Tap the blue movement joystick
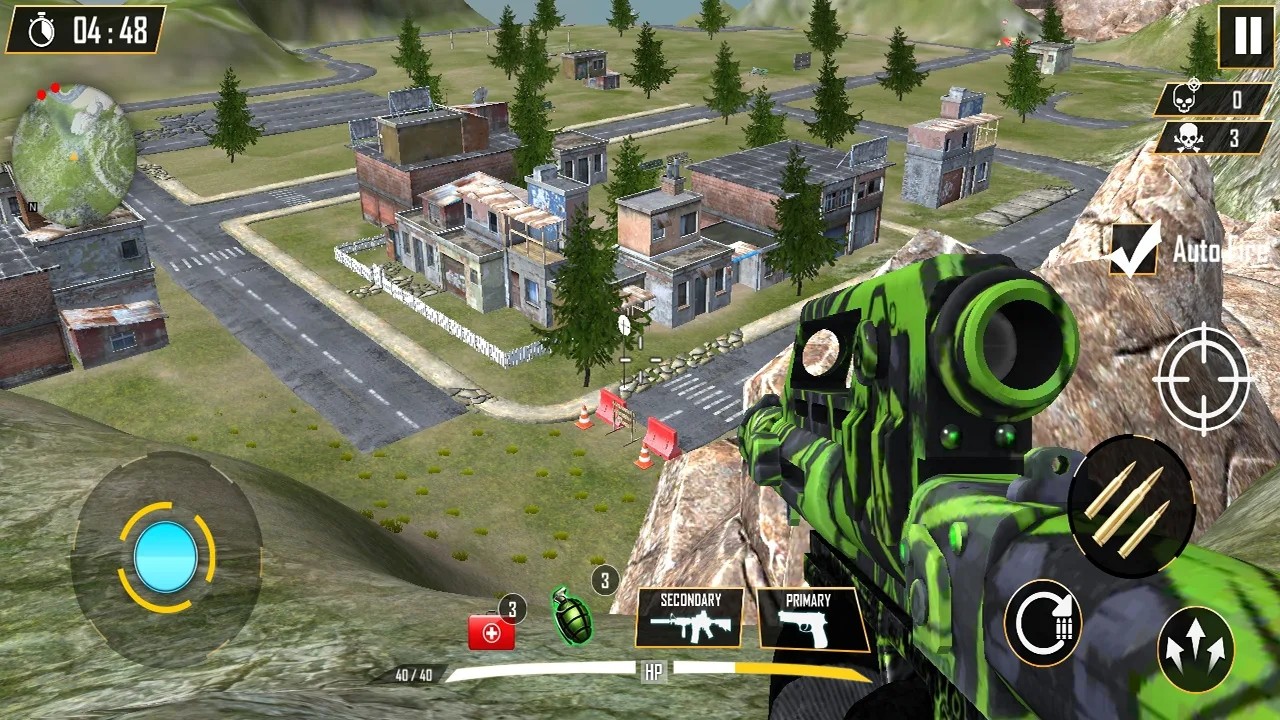The width and height of the screenshot is (1280, 720). 166,557
